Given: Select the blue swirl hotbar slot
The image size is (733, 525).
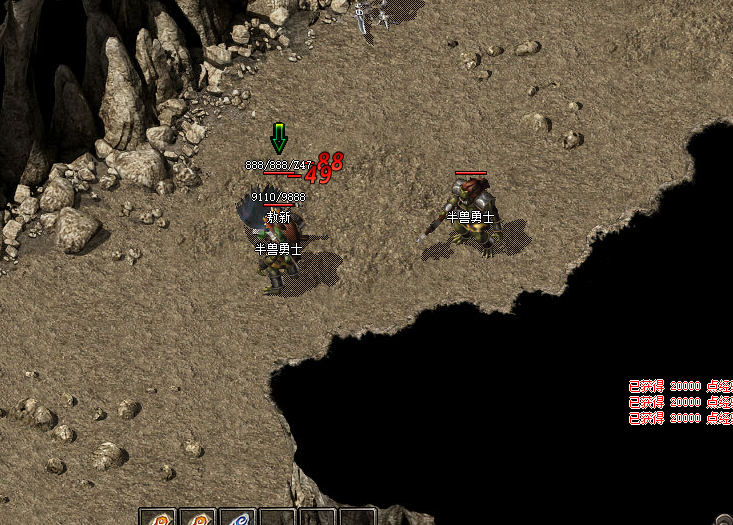Looking at the screenshot, I should (x=237, y=518).
